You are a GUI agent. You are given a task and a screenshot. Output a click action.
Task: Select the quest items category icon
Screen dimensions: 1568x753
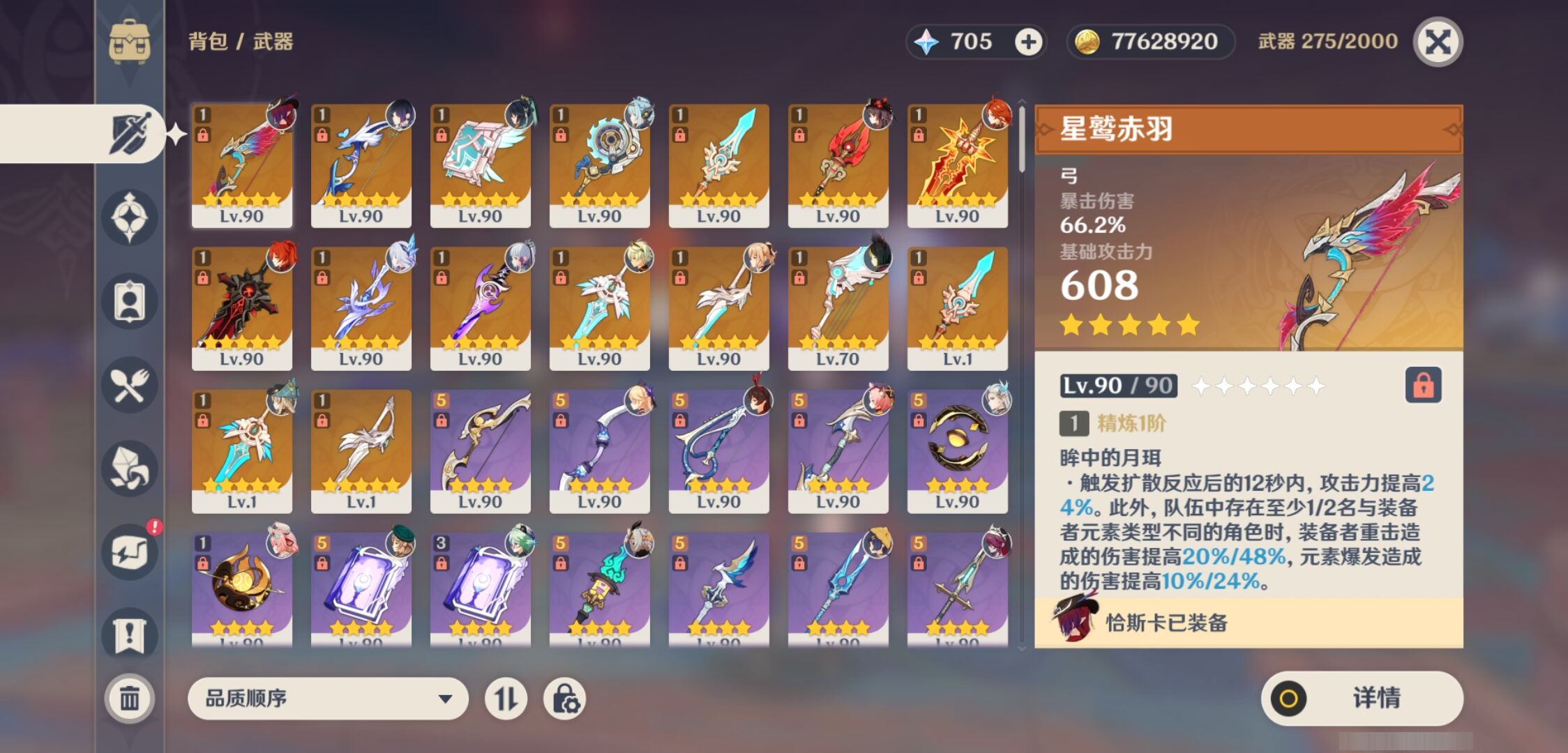click(130, 631)
